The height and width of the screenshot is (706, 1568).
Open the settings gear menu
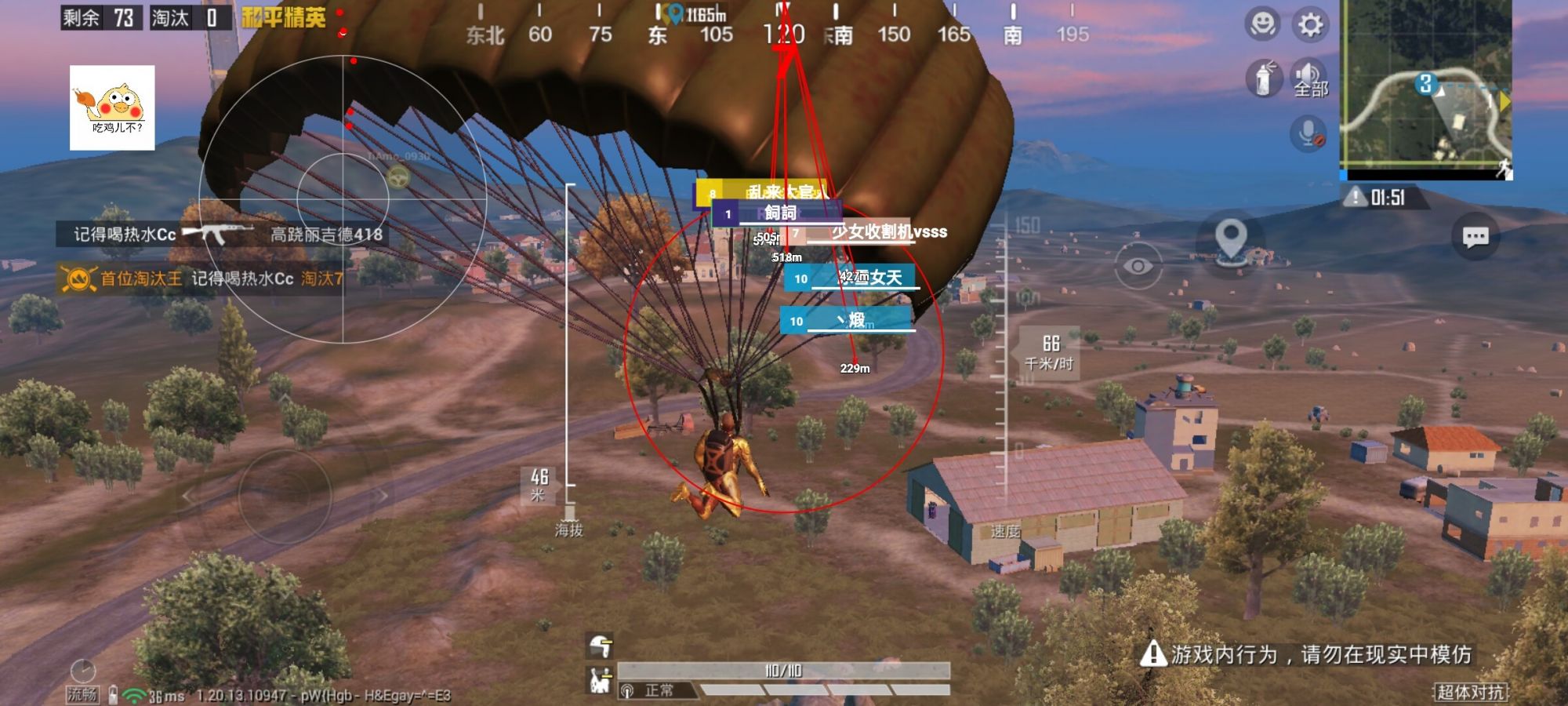point(1310,25)
